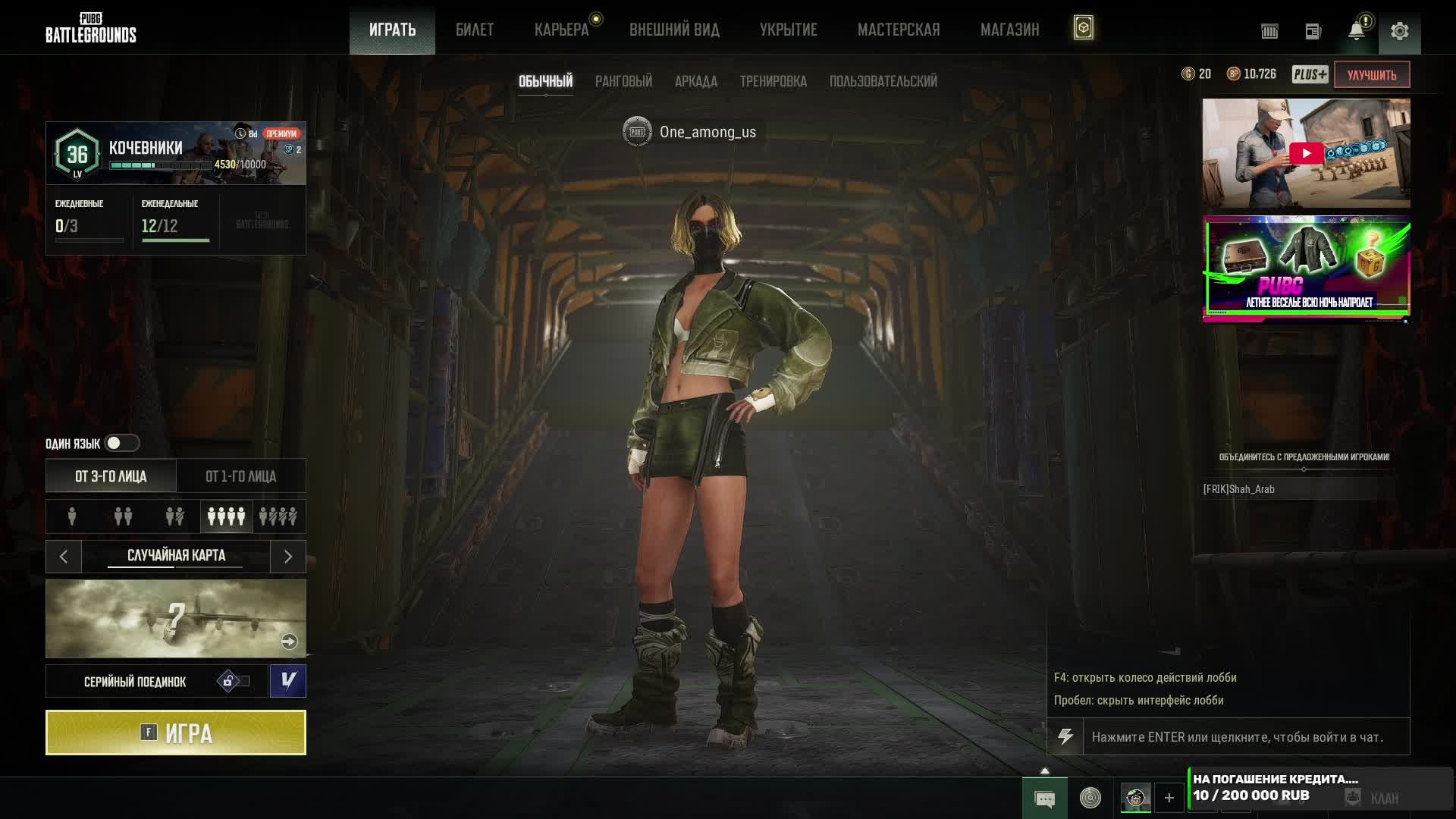The width and height of the screenshot is (1456, 819).
Task: Go to next map with right arrow
Action: [x=288, y=557]
